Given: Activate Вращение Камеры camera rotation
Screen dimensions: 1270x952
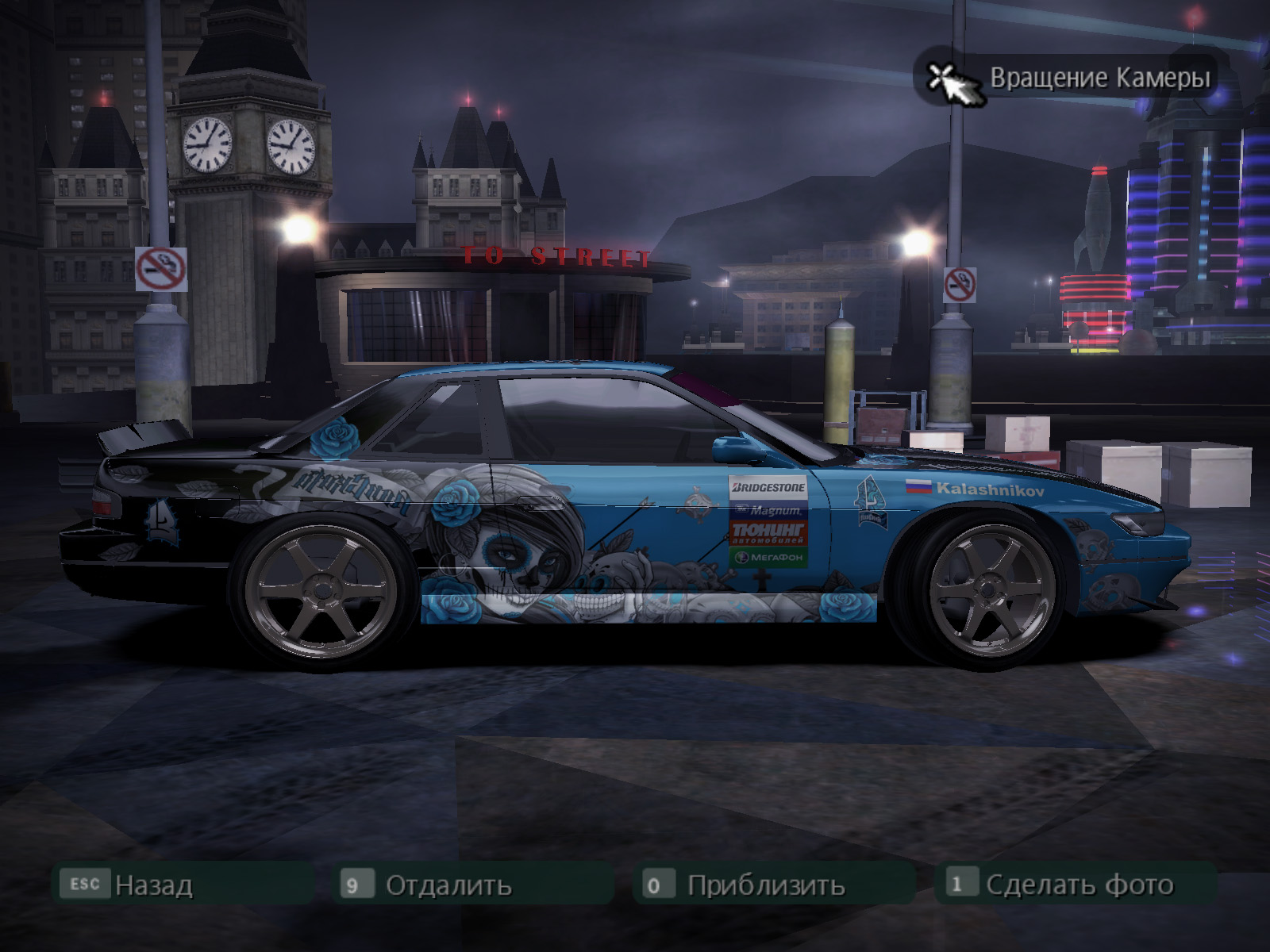Looking at the screenshot, I should (1068, 78).
